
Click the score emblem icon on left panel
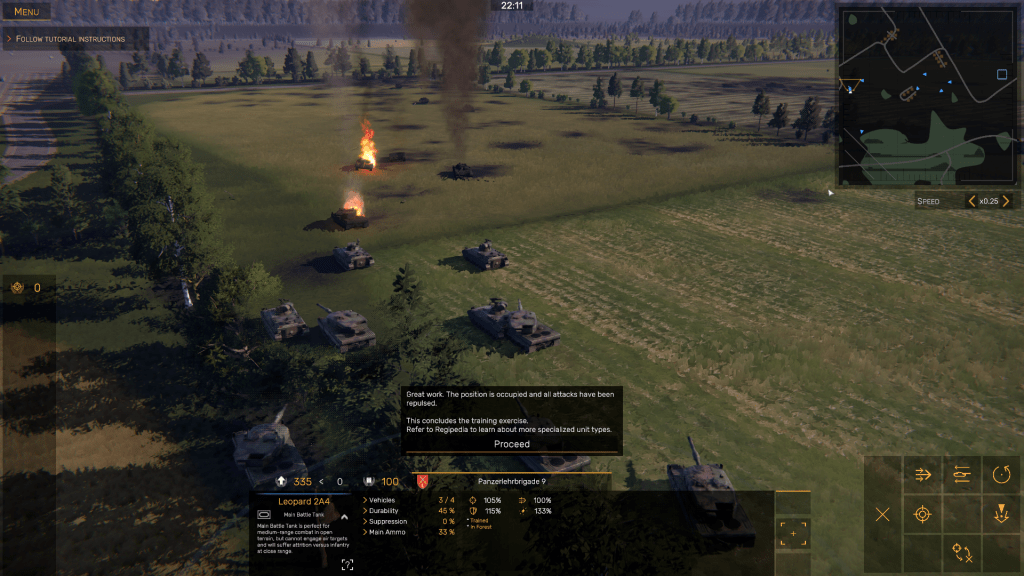tap(17, 288)
